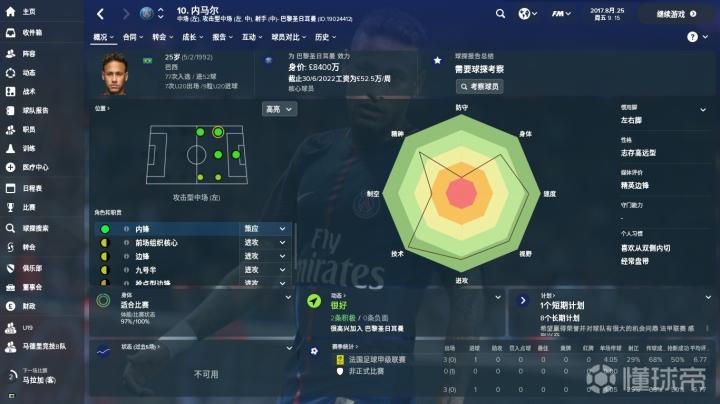Open the 财政 finances screen
Image resolution: width=720 pixels, height=404 pixels.
click(28, 306)
